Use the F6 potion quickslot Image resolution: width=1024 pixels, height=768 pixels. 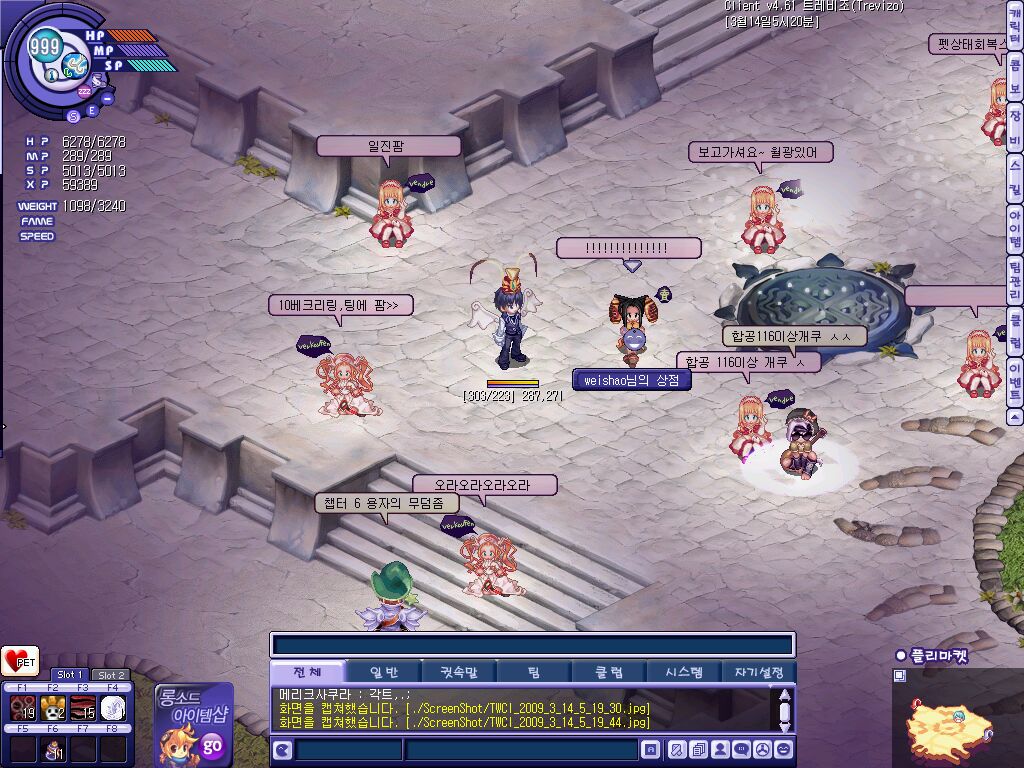pos(53,750)
